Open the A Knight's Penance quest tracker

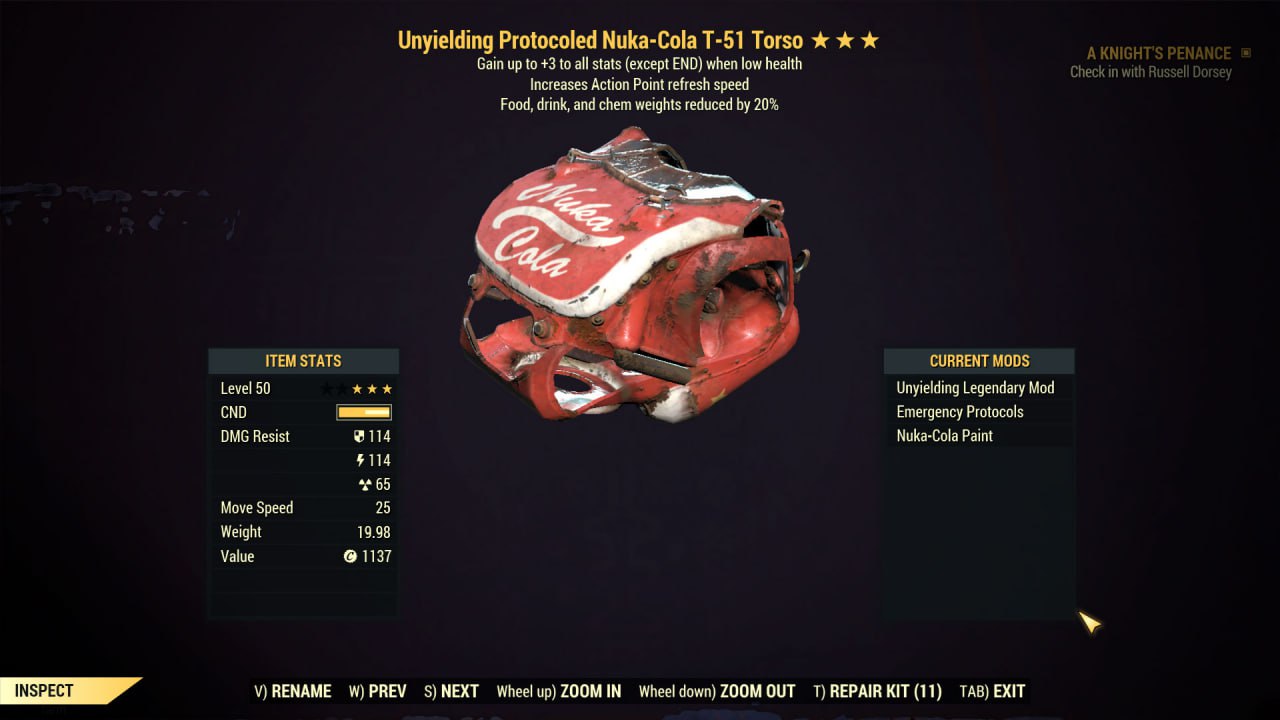(1159, 53)
